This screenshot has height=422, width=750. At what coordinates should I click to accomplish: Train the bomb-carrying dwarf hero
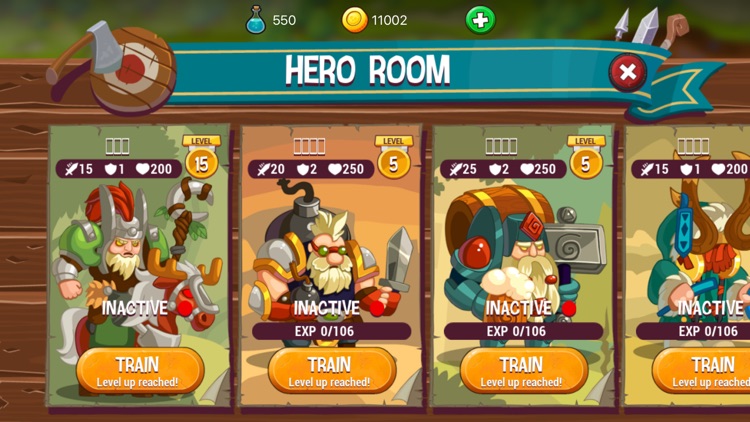pyautogui.click(x=330, y=370)
